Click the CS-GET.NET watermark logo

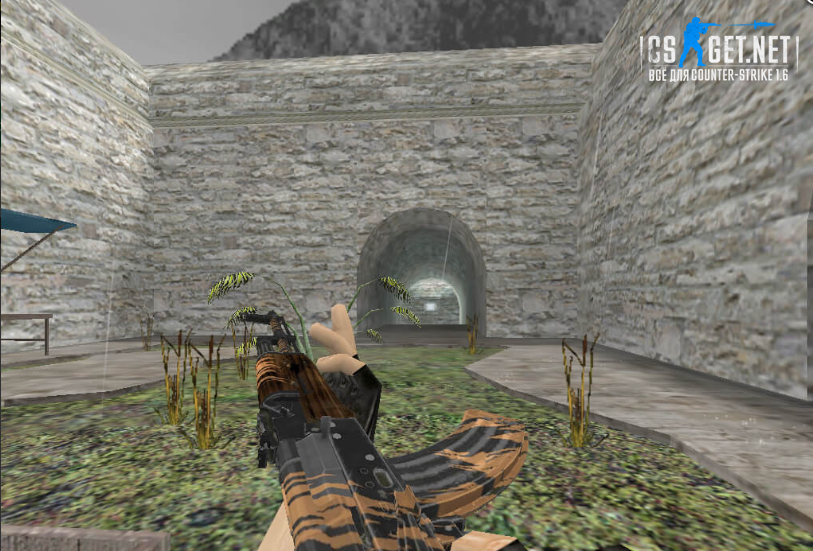click(719, 52)
